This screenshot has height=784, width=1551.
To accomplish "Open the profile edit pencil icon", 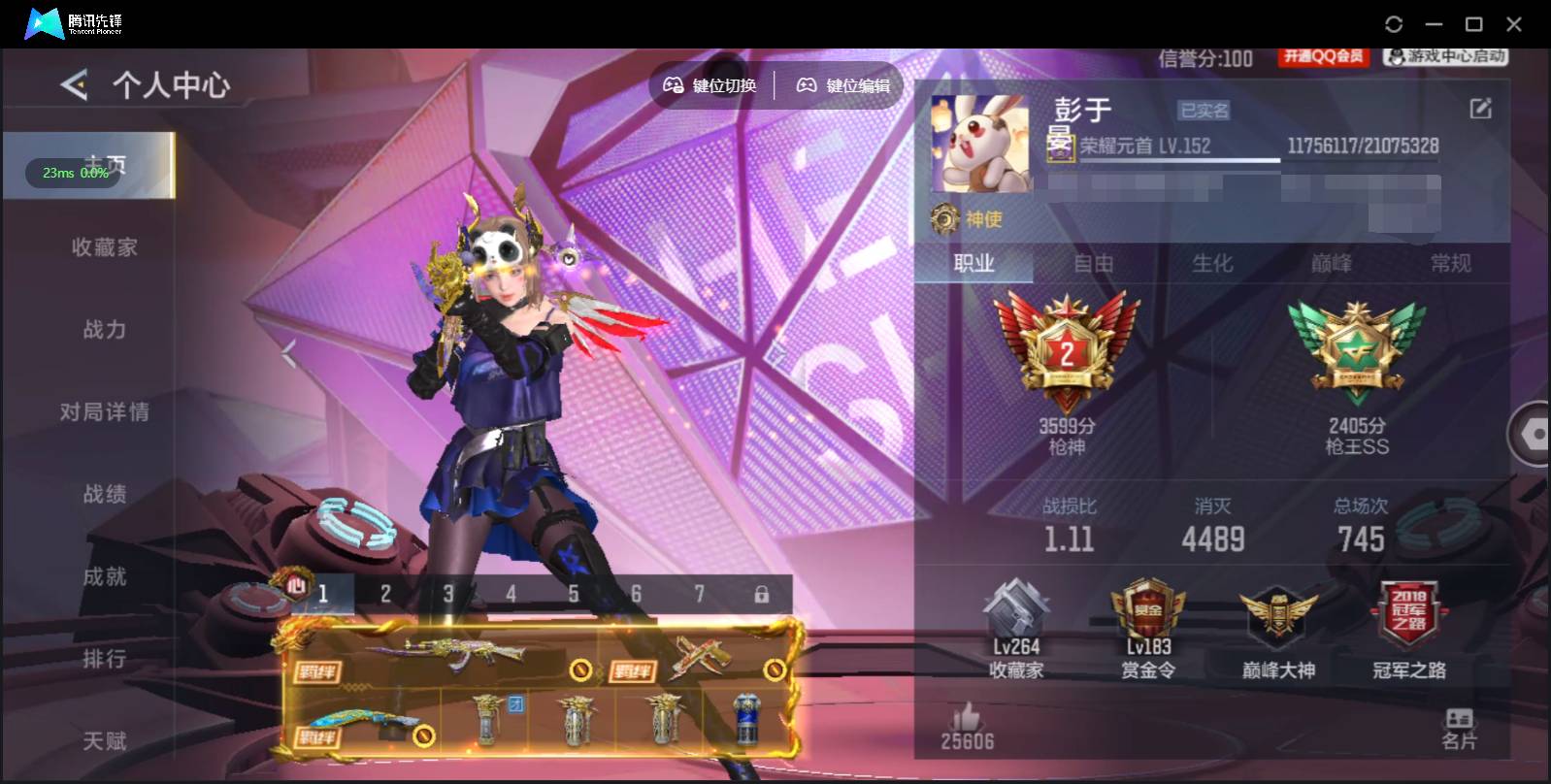I will pyautogui.click(x=1479, y=109).
